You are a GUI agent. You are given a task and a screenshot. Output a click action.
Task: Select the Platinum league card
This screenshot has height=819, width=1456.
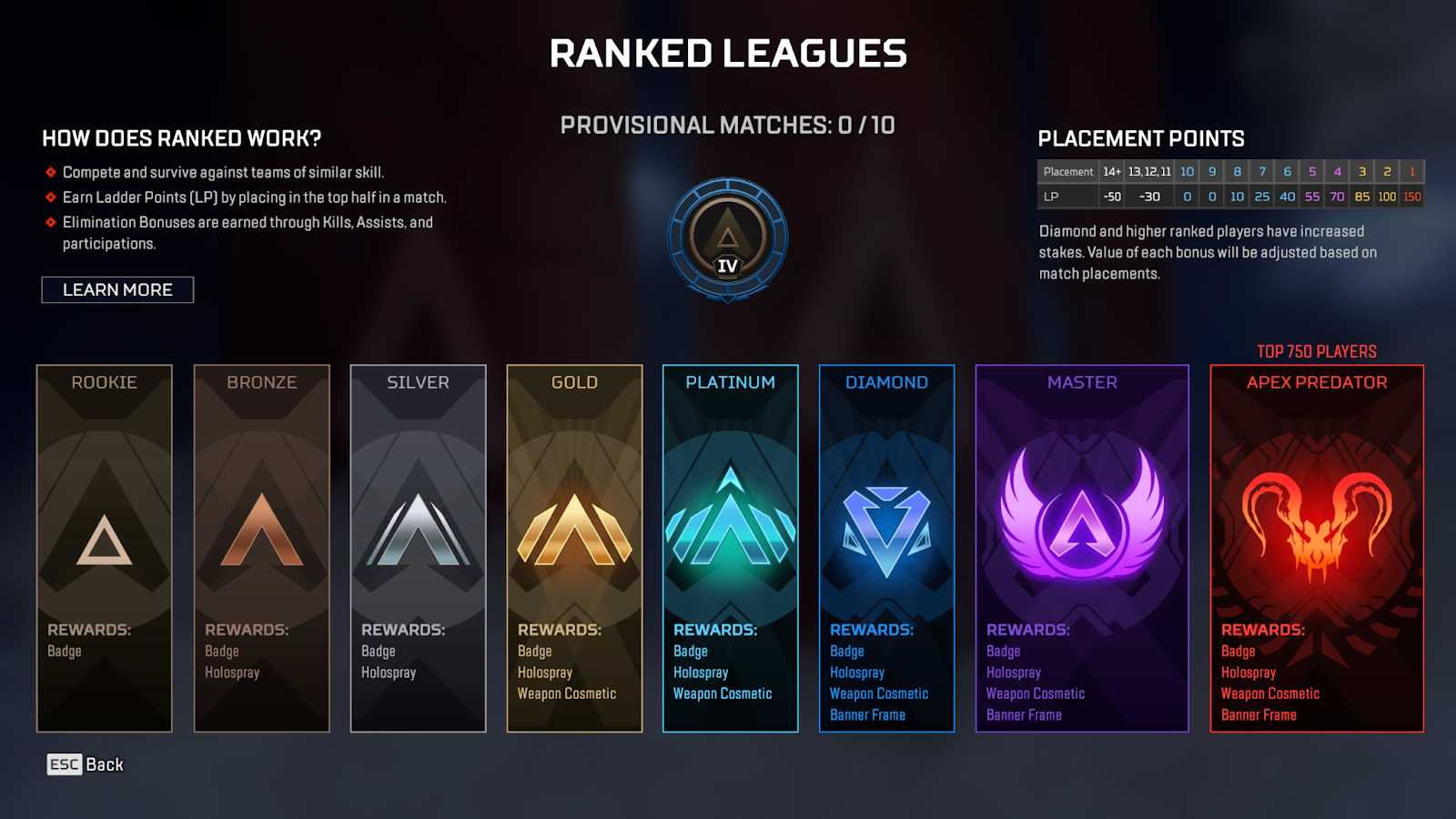[x=731, y=548]
